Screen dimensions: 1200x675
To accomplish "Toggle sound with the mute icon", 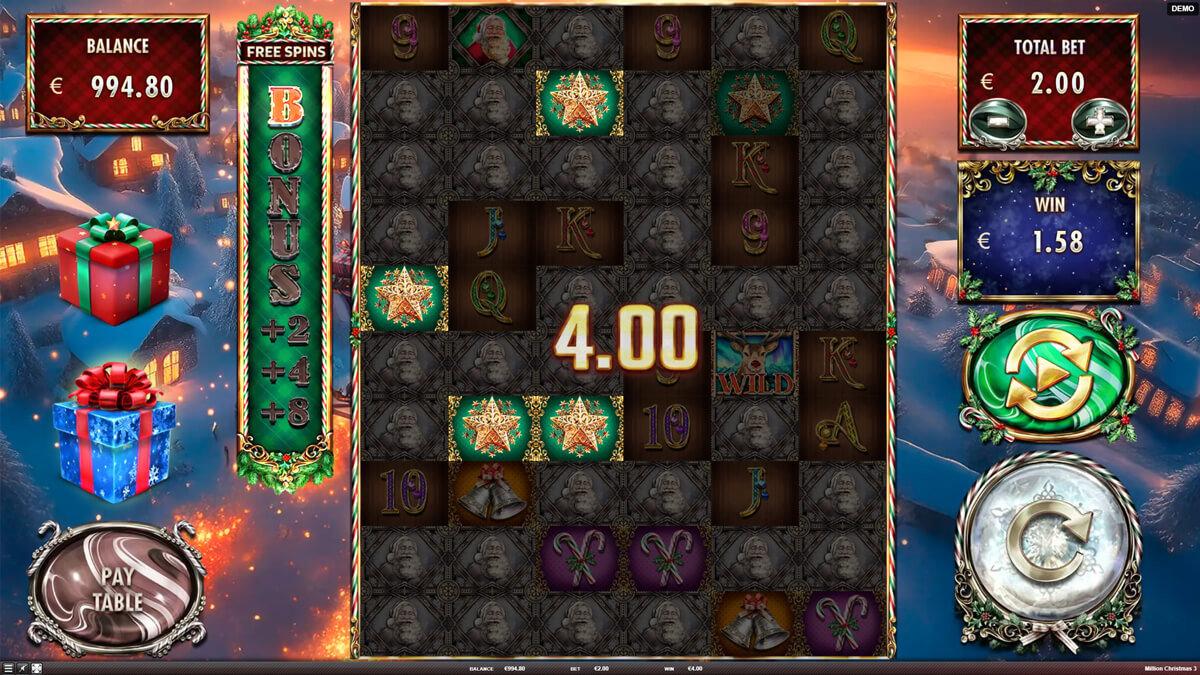I will 22,669.
